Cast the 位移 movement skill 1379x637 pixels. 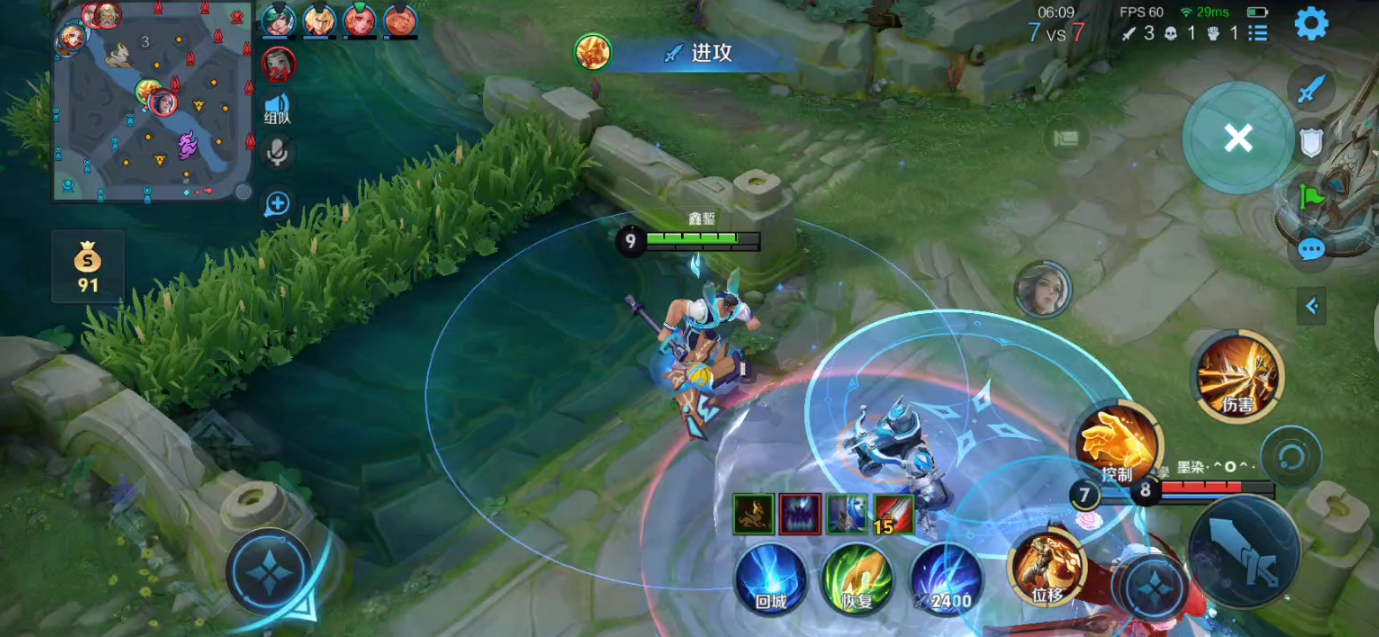pos(1047,566)
